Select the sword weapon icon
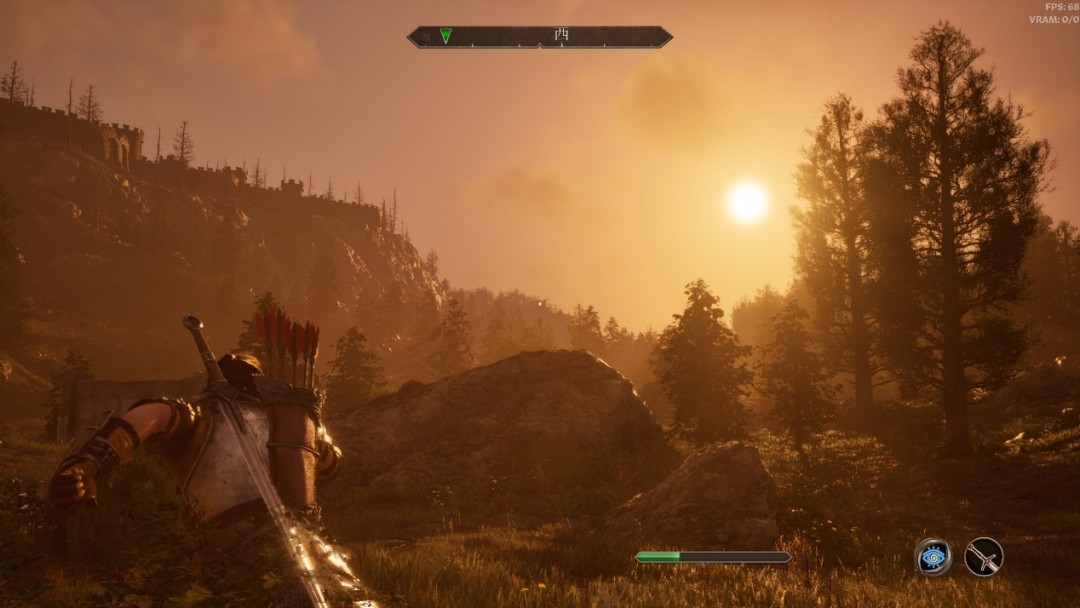 [x=984, y=557]
